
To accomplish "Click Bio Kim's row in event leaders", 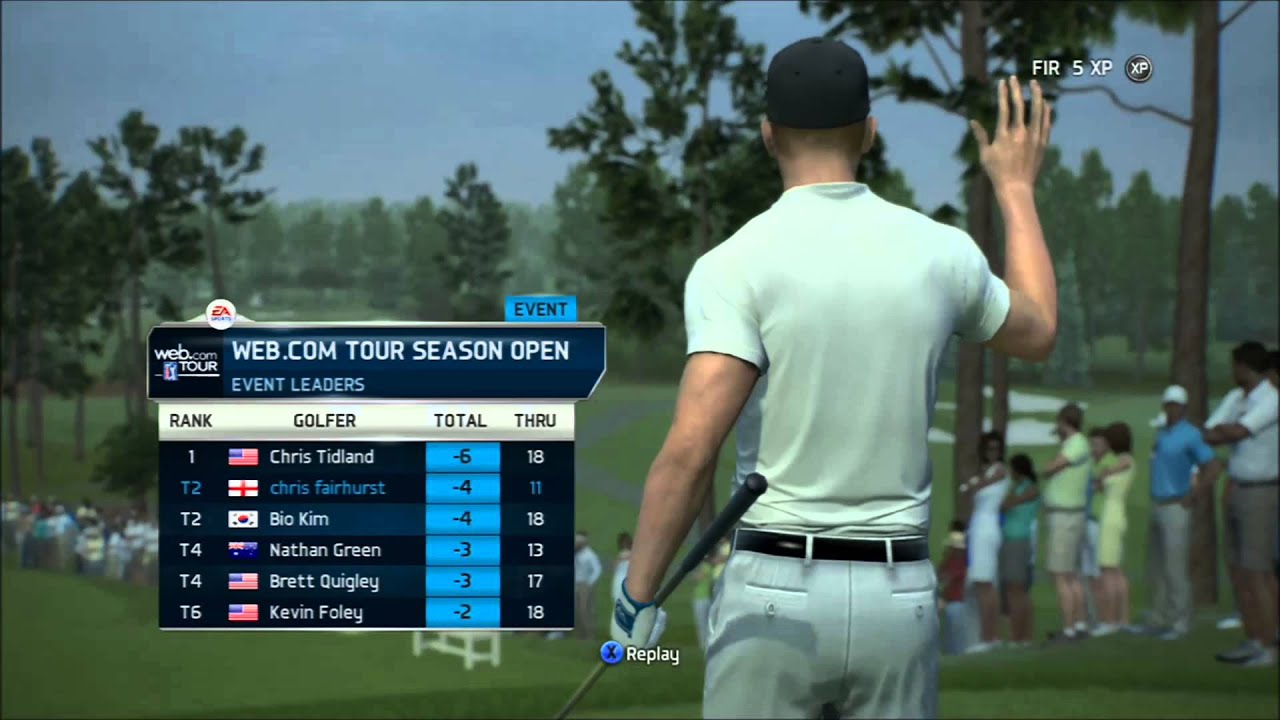I will click(x=366, y=519).
